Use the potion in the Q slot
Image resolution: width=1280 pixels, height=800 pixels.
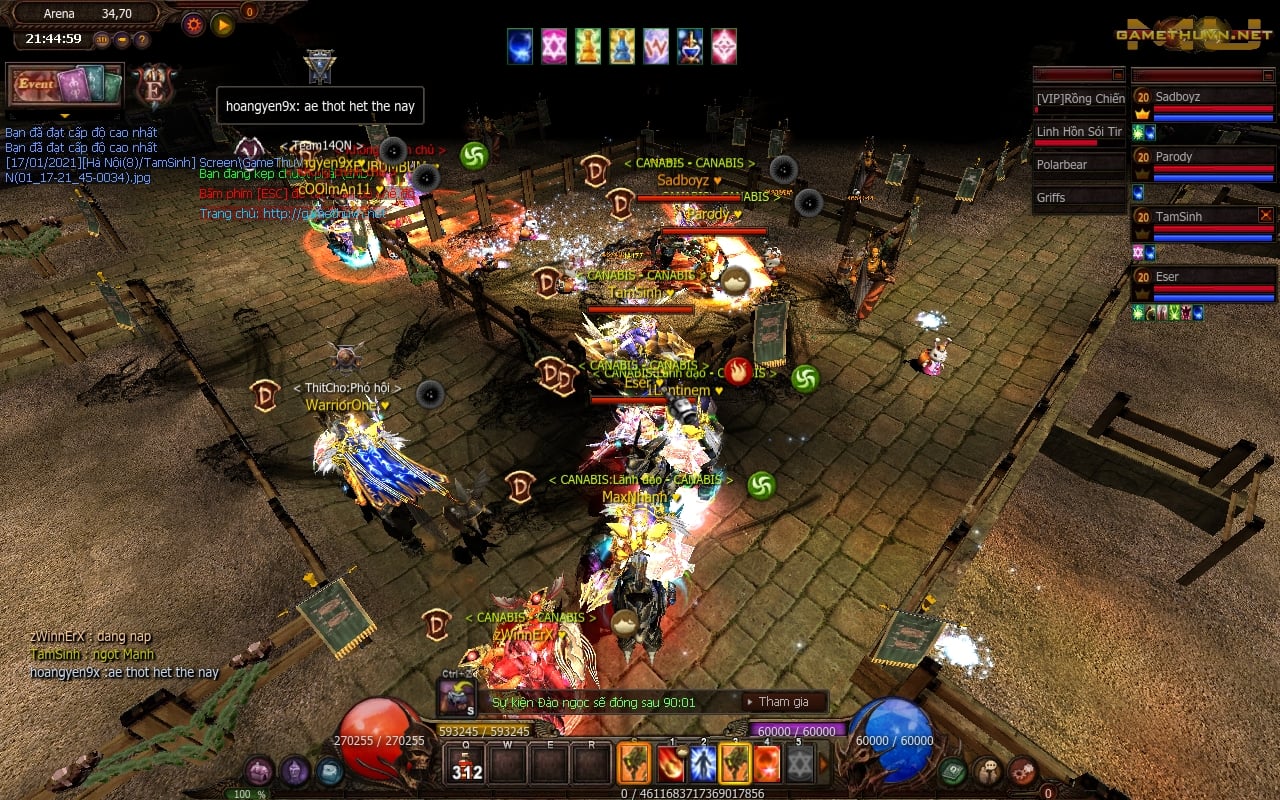click(x=465, y=766)
